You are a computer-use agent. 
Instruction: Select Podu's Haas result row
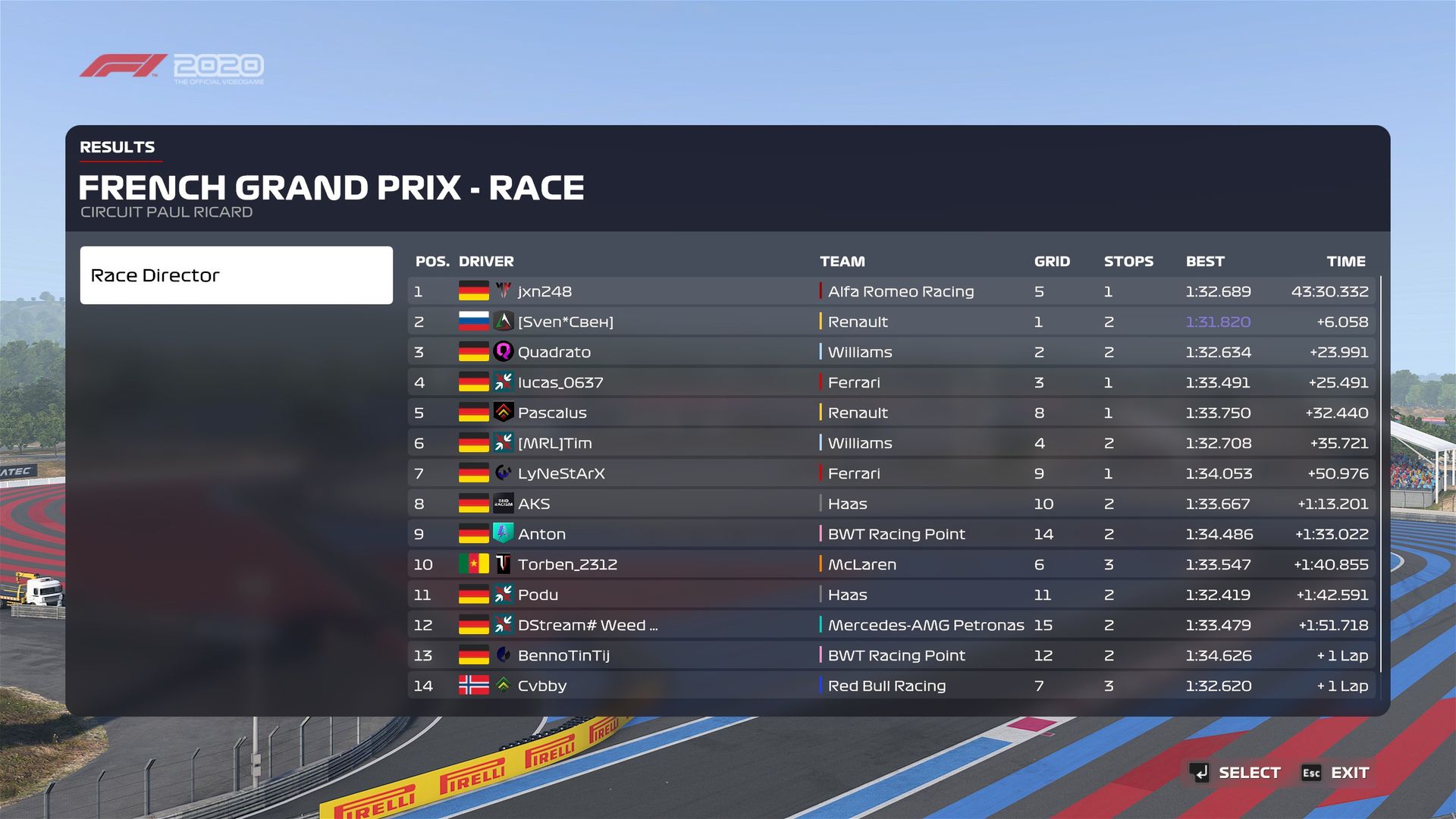click(891, 595)
